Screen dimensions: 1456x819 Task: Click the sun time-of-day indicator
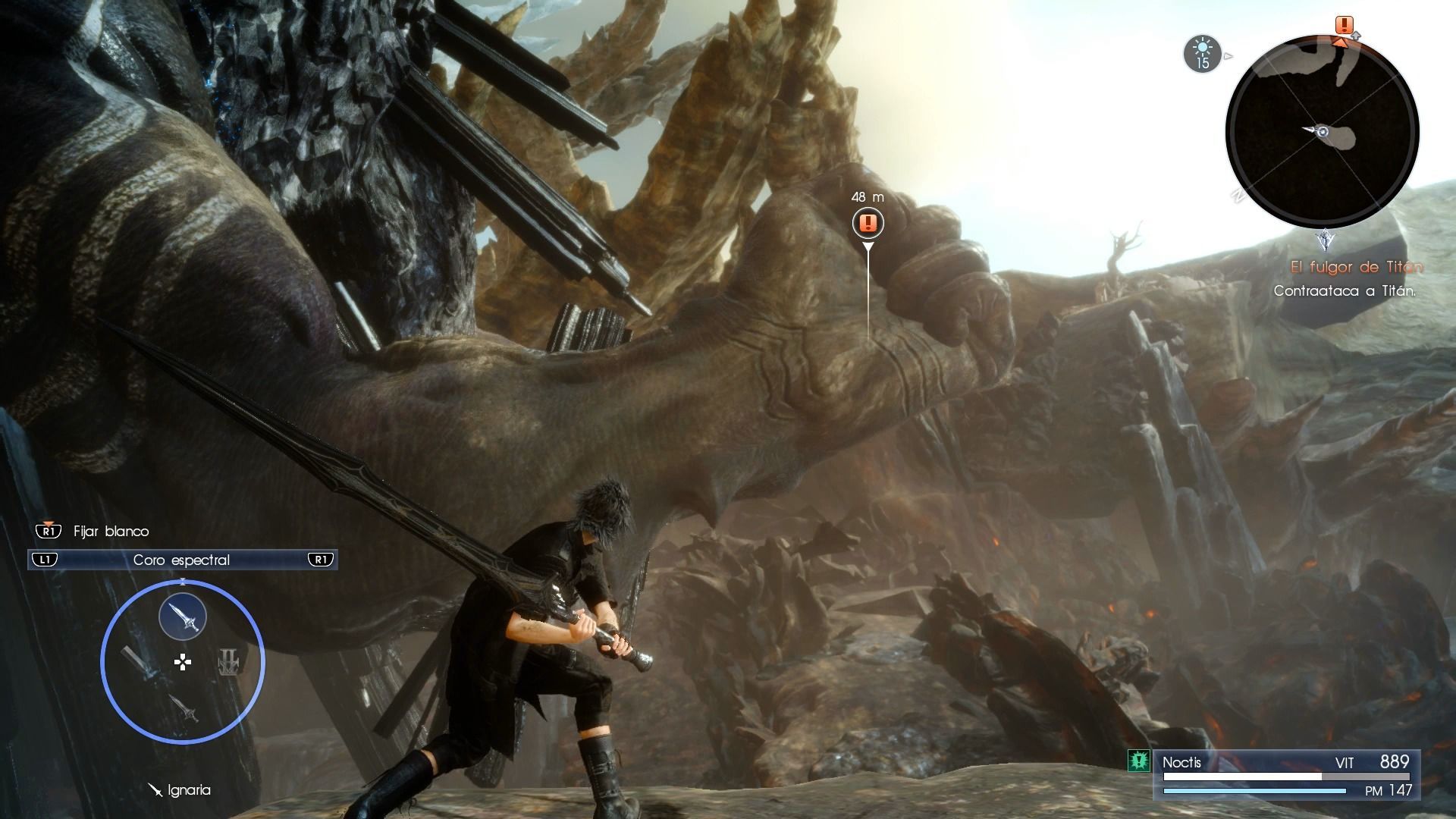click(1202, 55)
